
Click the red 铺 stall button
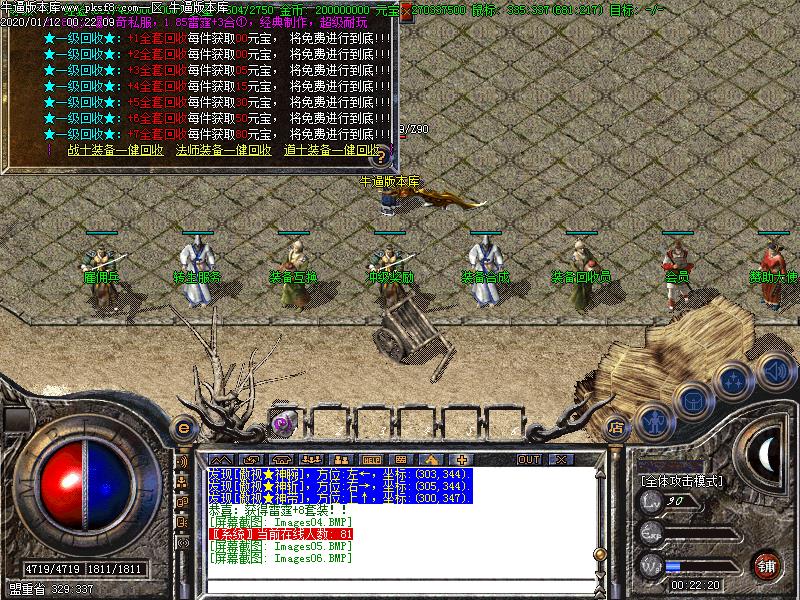pyautogui.click(x=767, y=565)
